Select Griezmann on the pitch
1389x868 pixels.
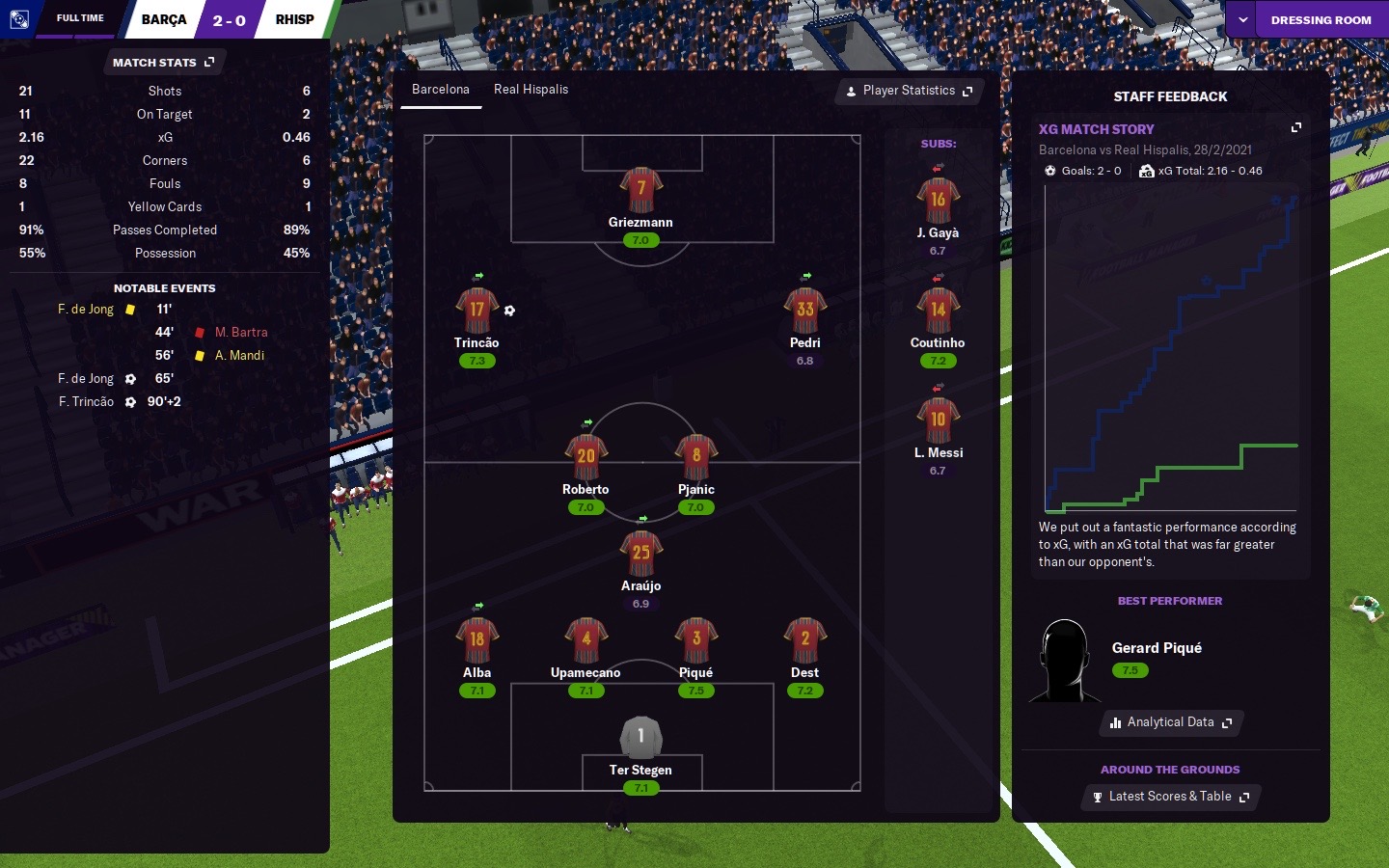coord(640,191)
